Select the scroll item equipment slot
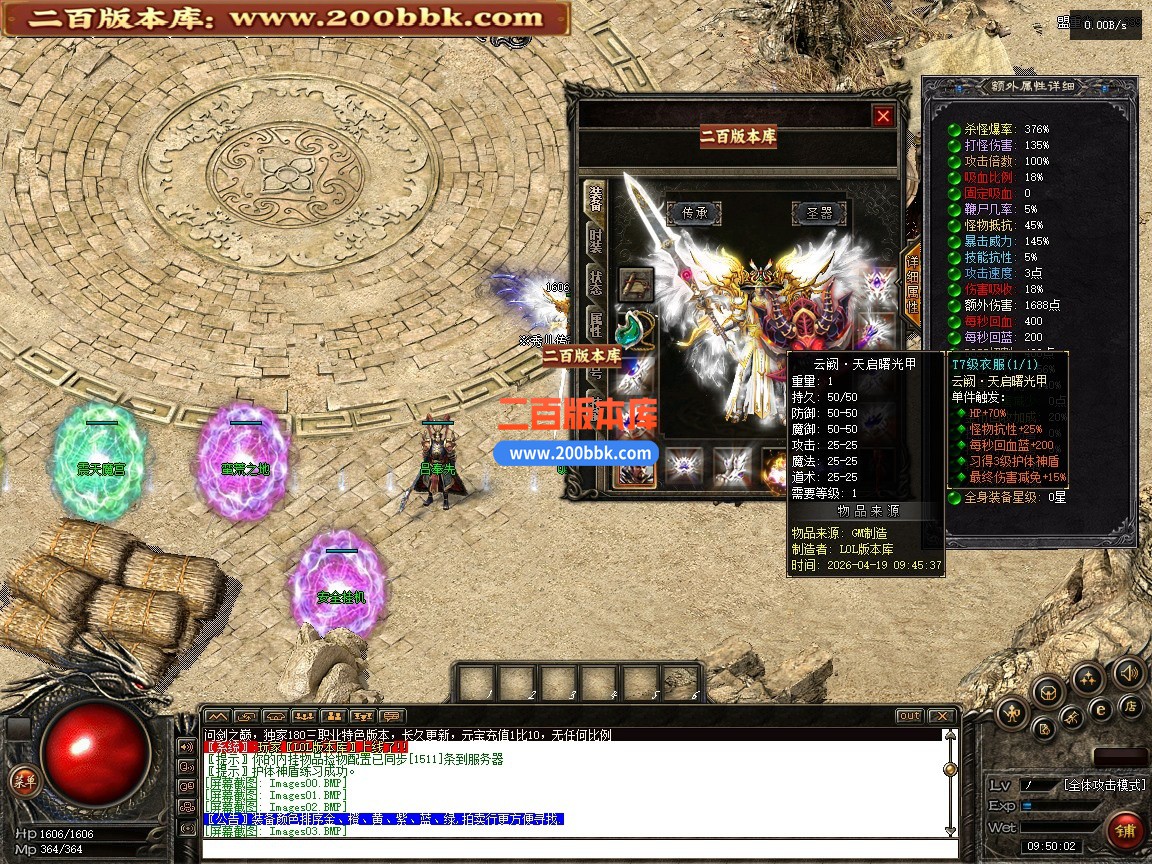 pyautogui.click(x=635, y=285)
